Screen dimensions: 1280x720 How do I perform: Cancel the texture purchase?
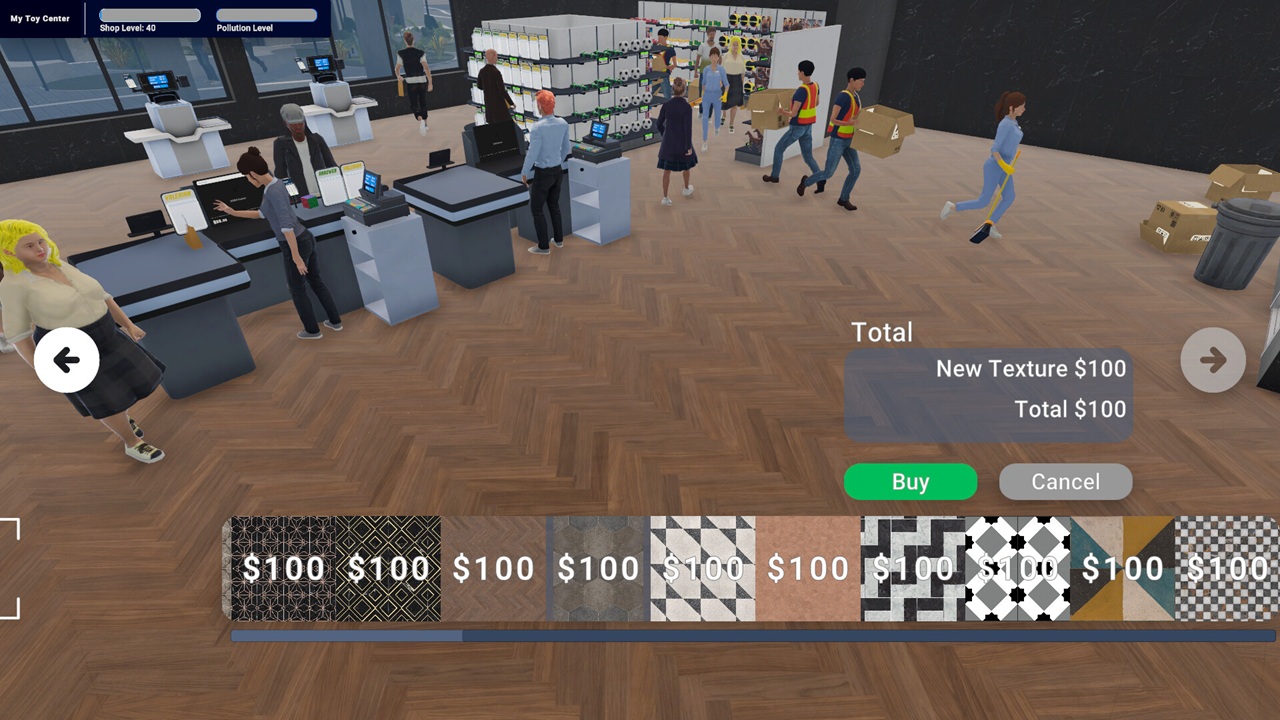pos(1065,482)
